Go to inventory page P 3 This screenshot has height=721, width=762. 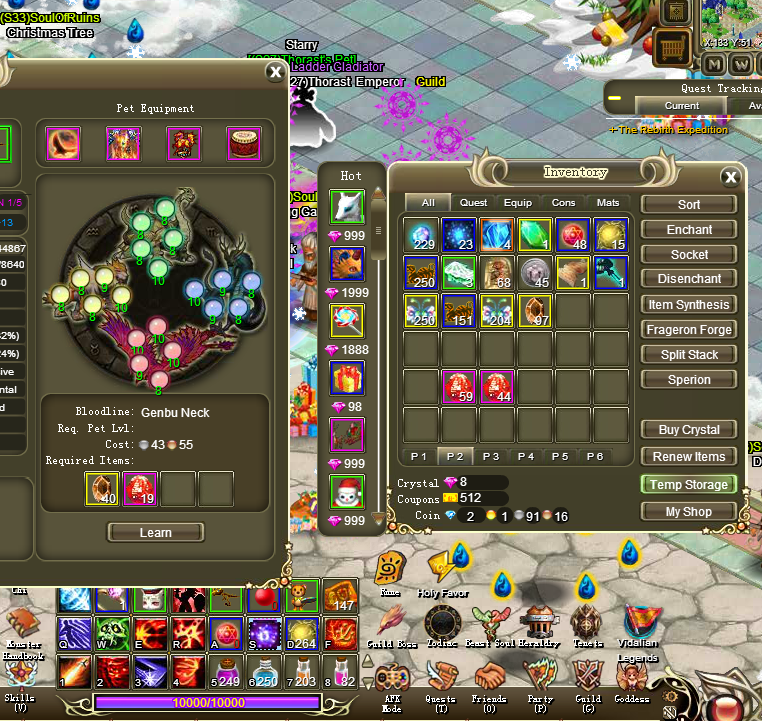(x=490, y=456)
